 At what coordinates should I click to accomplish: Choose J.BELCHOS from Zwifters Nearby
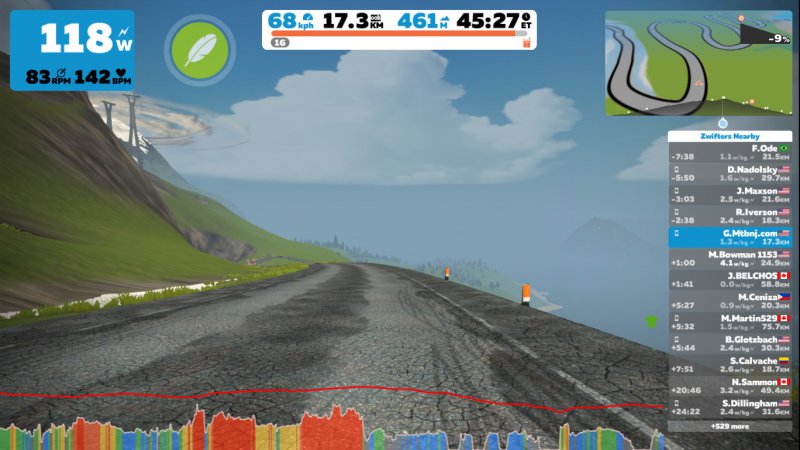pyautogui.click(x=729, y=279)
